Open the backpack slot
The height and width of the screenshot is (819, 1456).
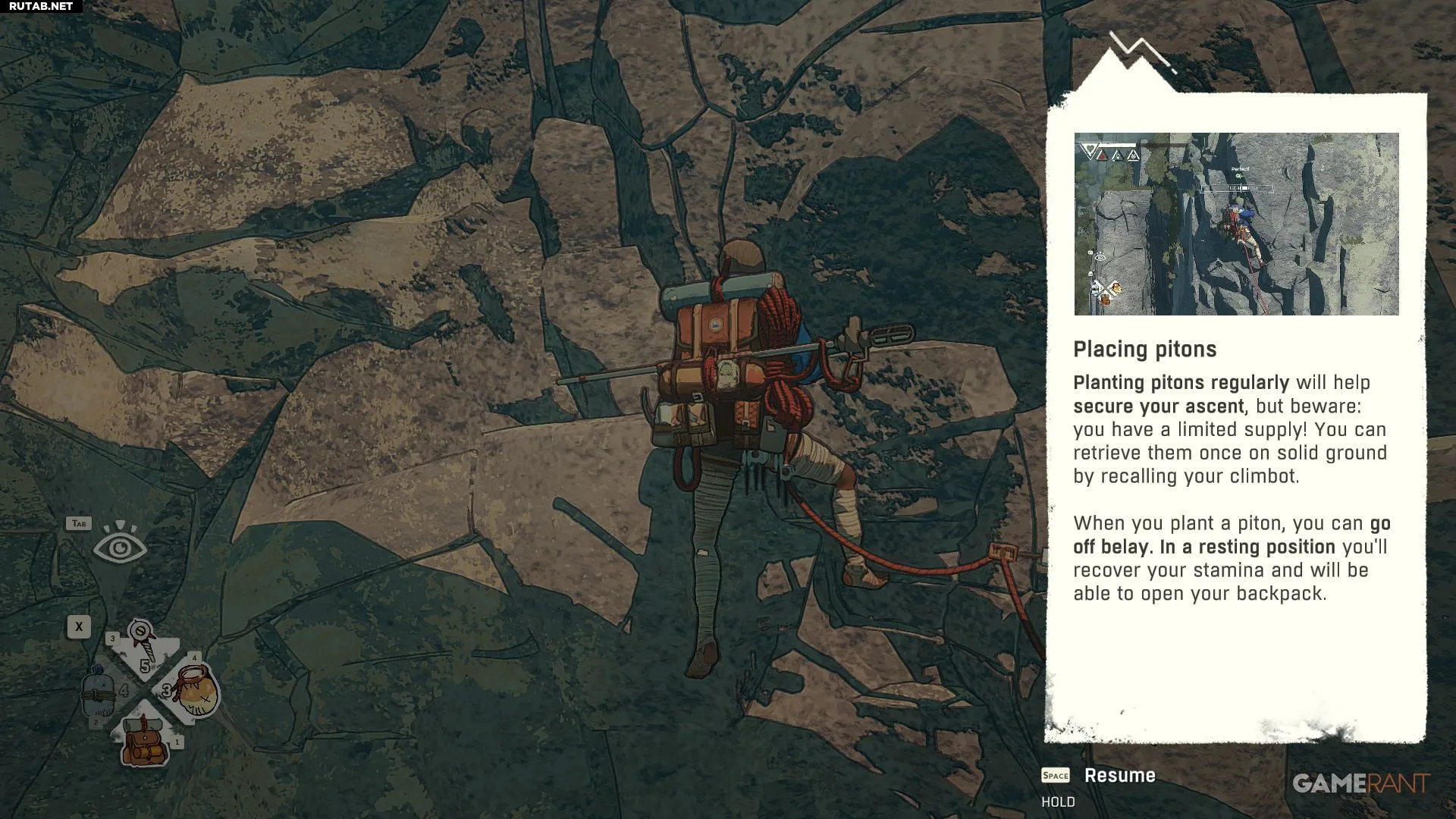[x=145, y=740]
